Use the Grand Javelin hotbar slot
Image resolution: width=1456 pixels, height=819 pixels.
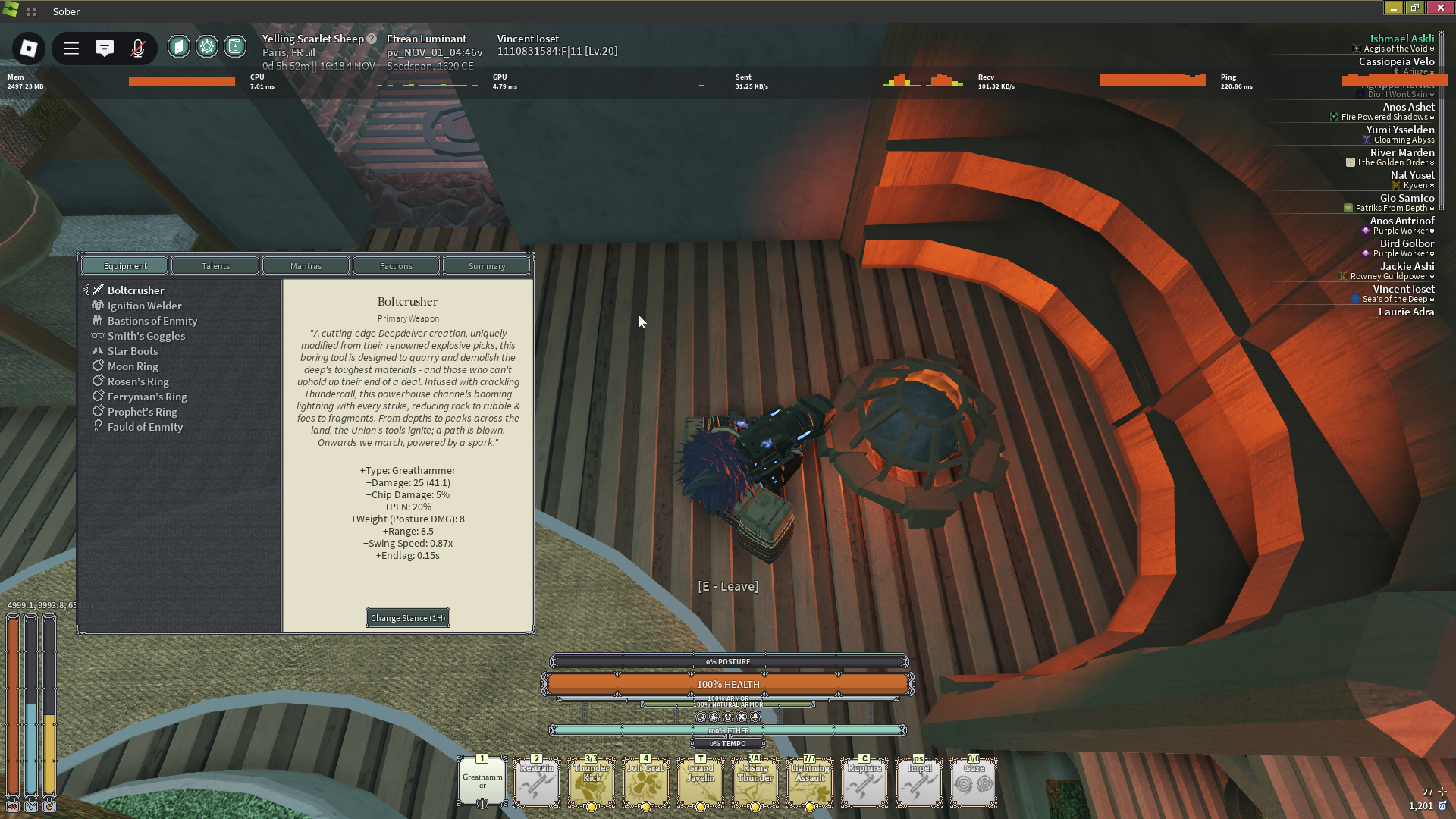point(701,781)
